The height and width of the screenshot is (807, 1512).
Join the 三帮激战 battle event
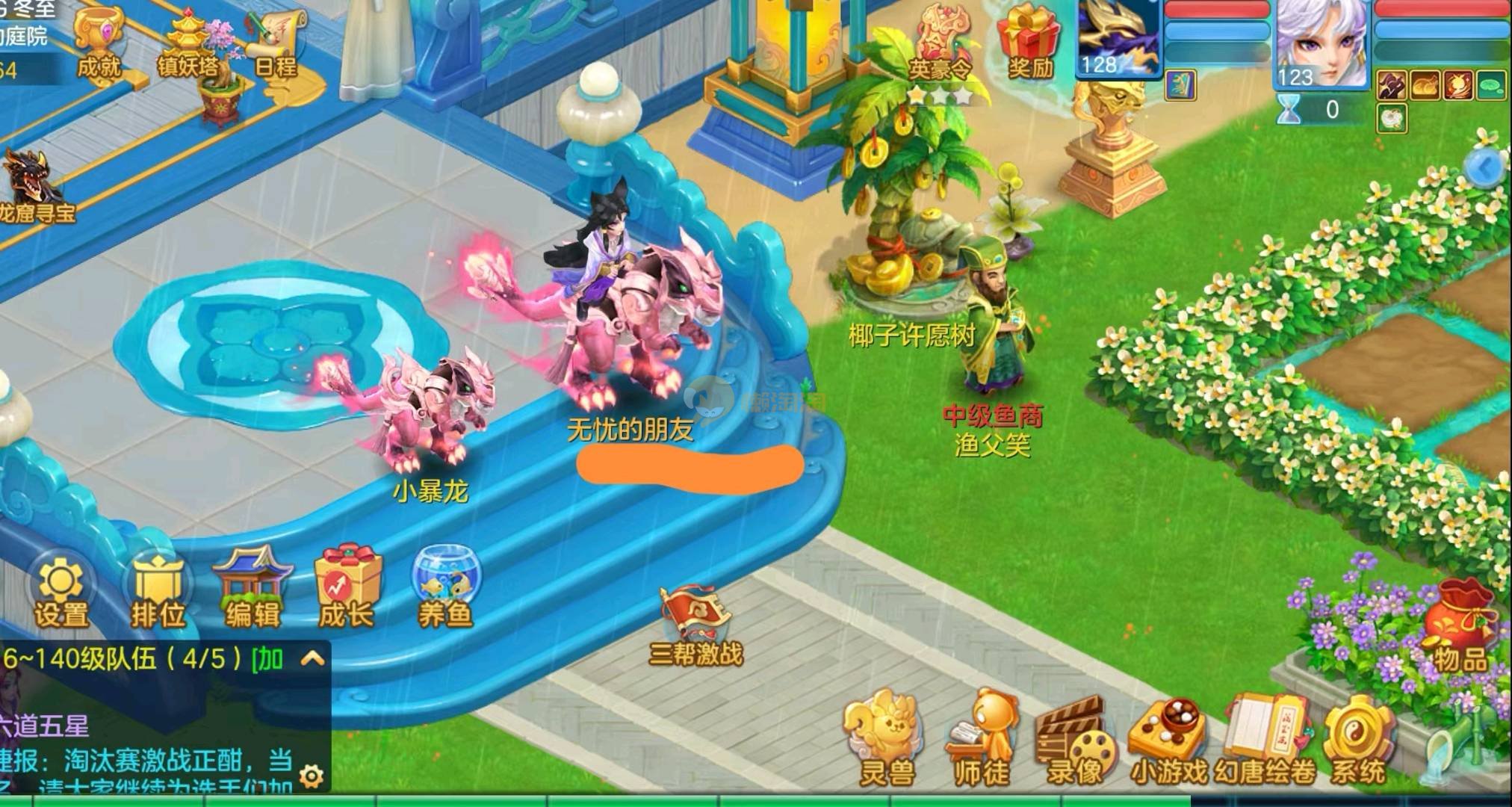tap(695, 626)
